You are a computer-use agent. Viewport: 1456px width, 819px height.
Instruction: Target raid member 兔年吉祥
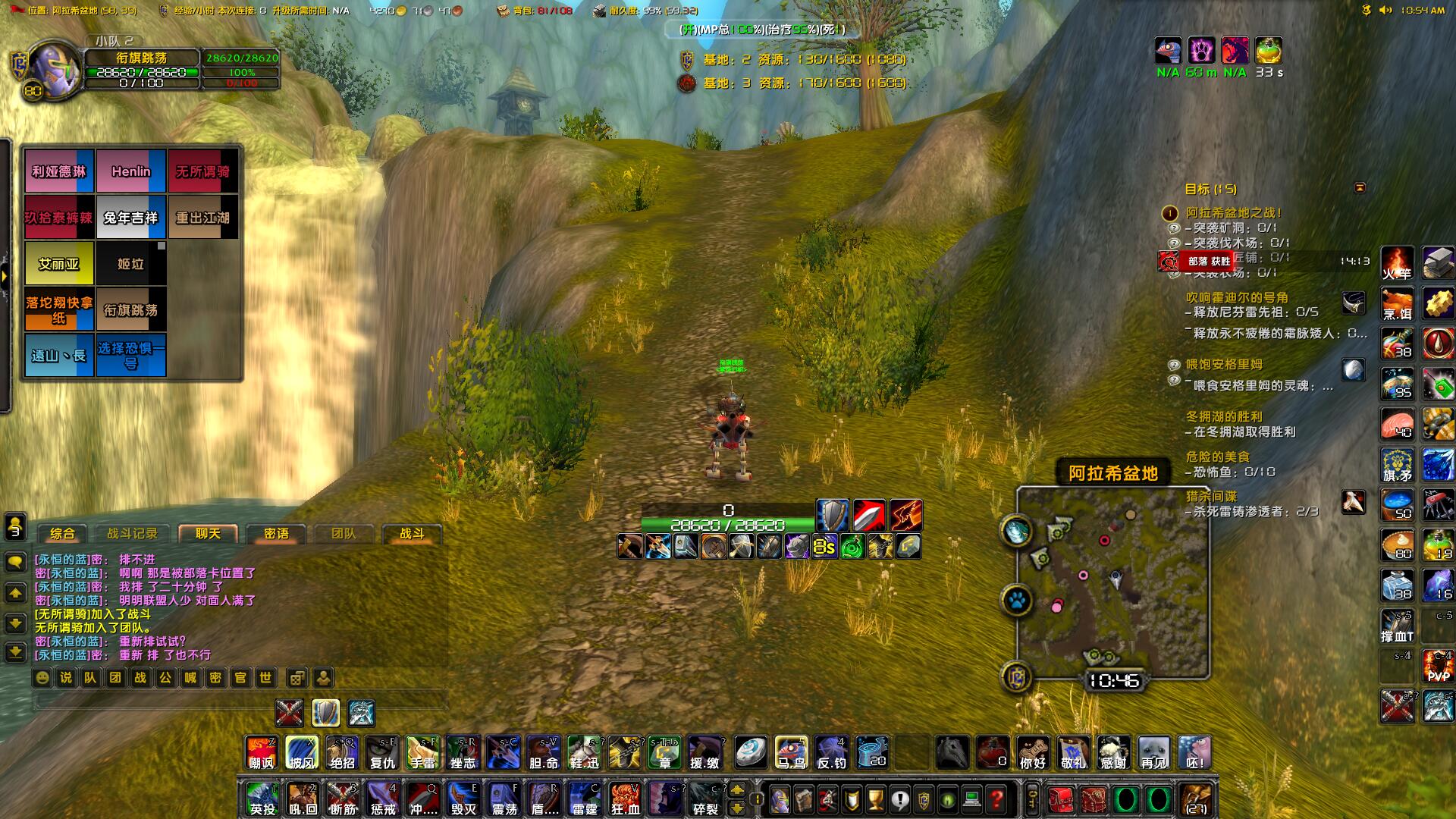pos(131,218)
